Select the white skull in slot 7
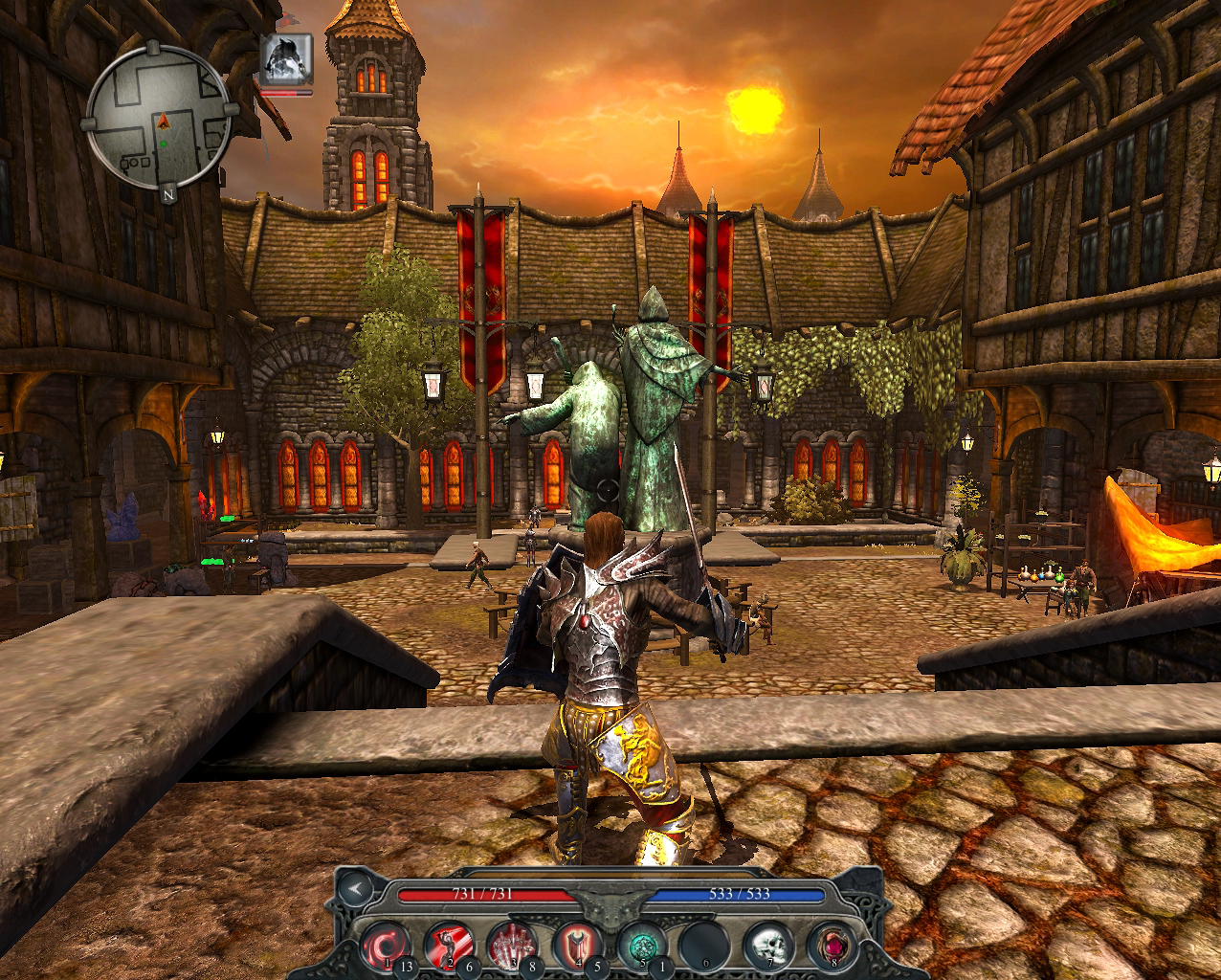1221x980 pixels. click(770, 946)
